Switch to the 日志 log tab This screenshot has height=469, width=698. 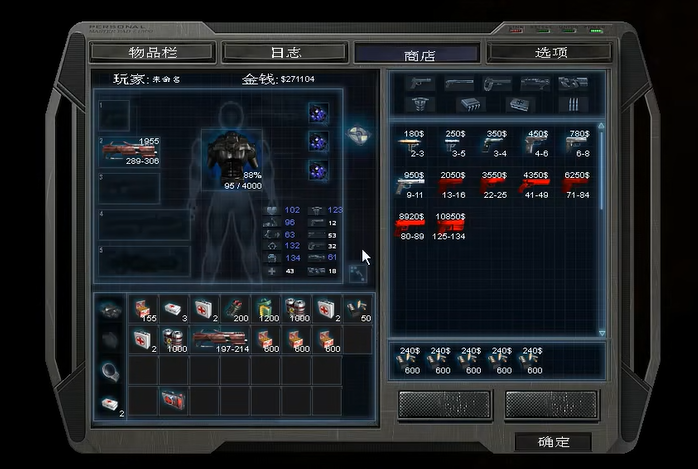(x=286, y=52)
